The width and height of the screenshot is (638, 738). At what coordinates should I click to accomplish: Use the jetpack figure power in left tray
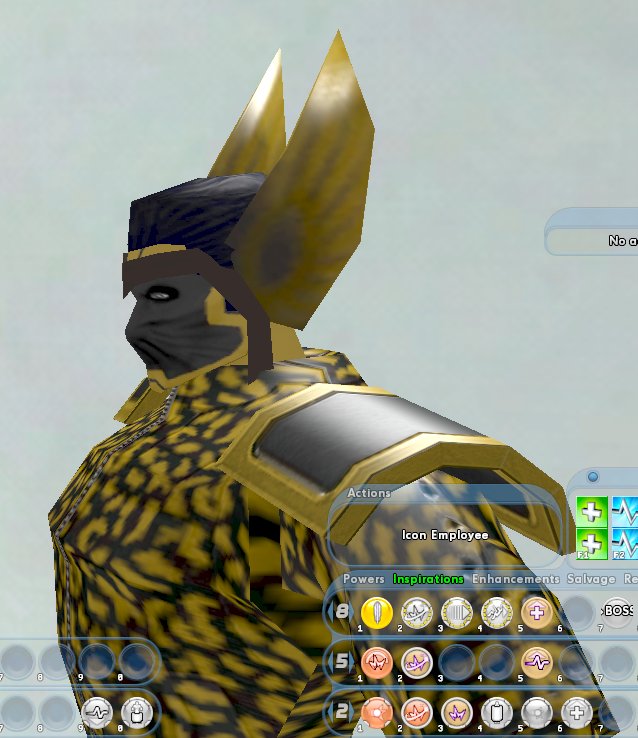[136, 711]
